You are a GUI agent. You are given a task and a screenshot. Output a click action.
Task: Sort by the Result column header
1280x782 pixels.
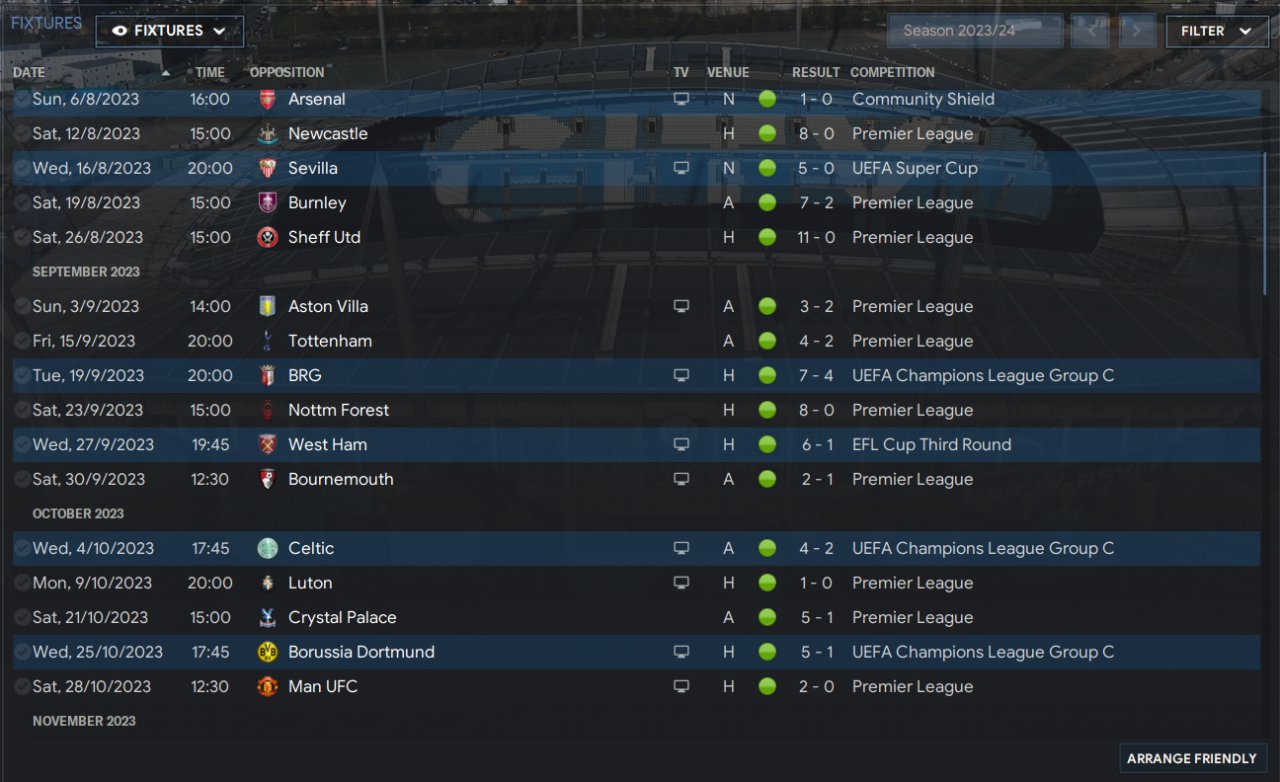pos(815,72)
